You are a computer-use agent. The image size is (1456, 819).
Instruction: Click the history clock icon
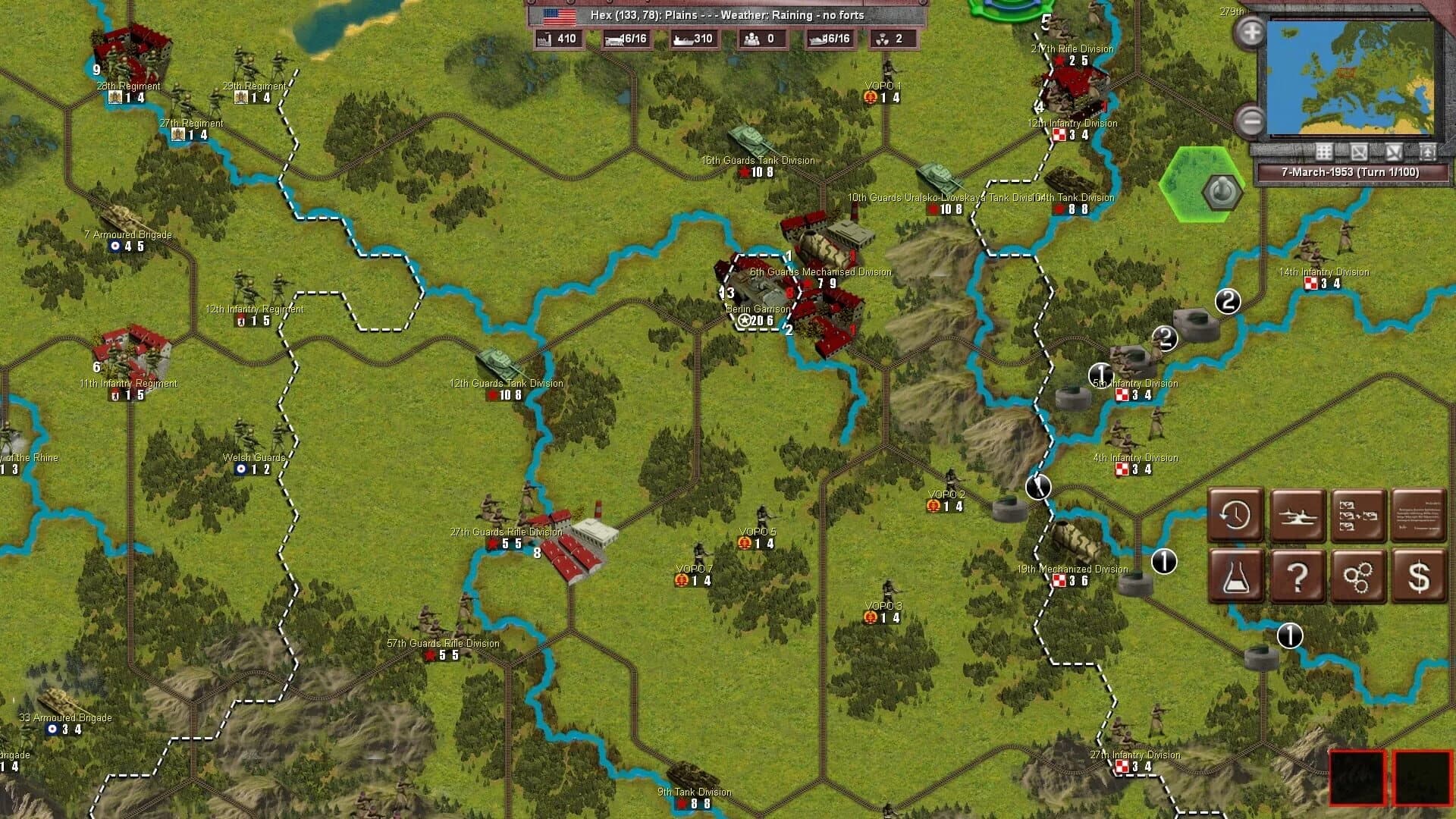pos(1237,516)
